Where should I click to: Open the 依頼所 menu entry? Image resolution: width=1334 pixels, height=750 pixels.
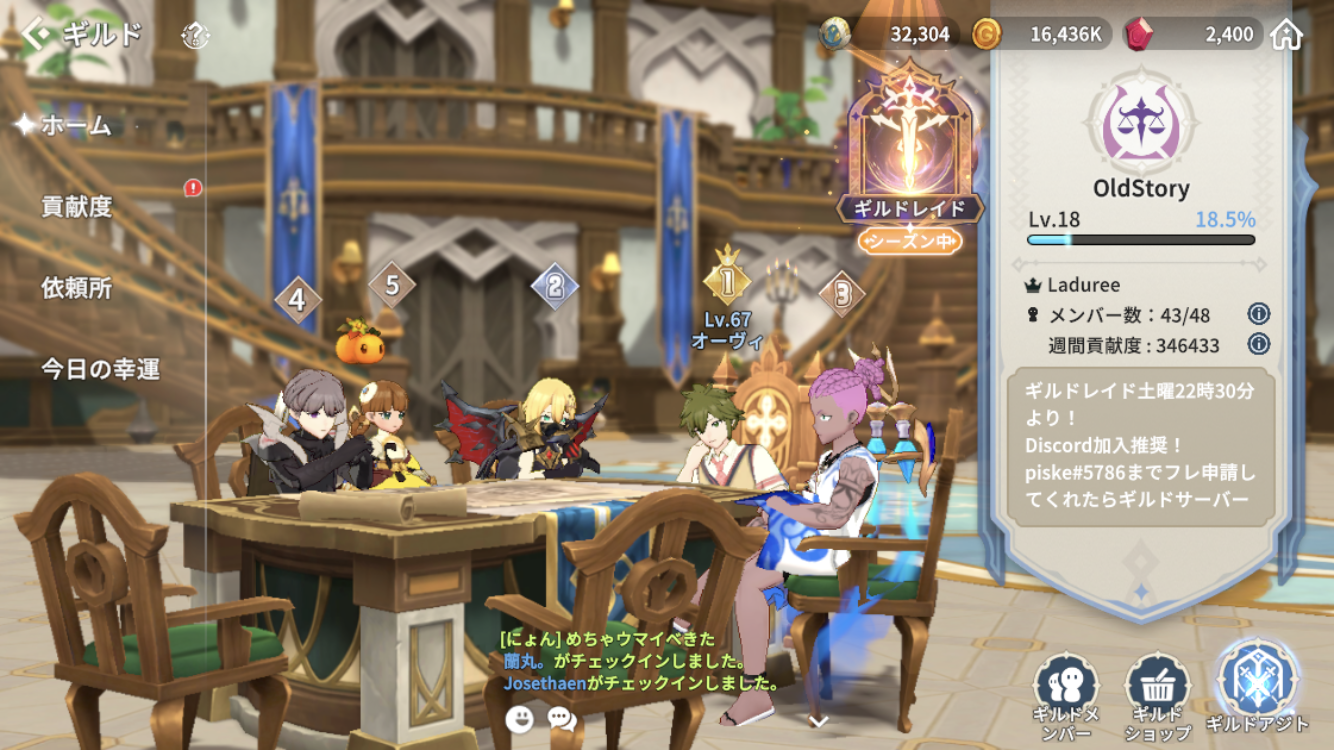pyautogui.click(x=77, y=288)
